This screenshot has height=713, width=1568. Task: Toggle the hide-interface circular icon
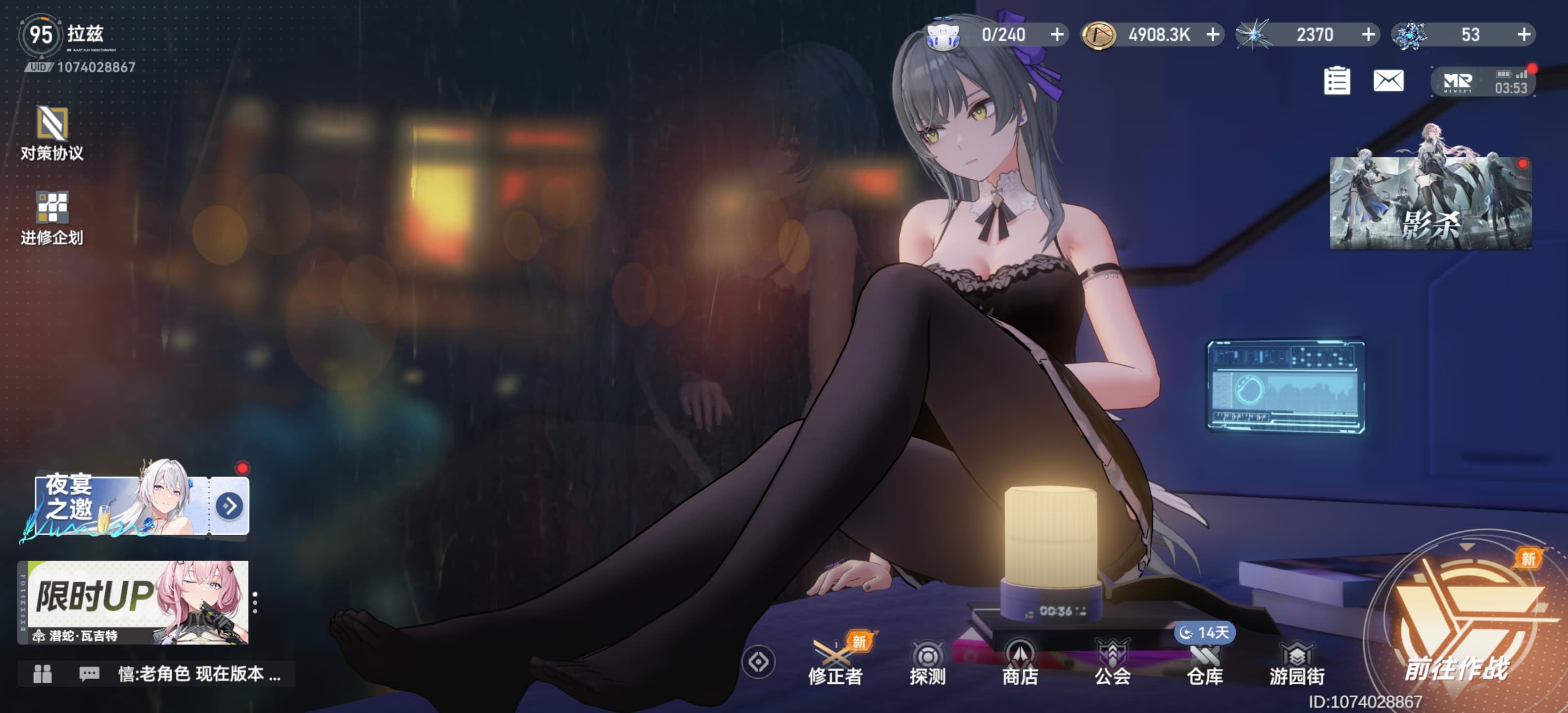[x=758, y=662]
